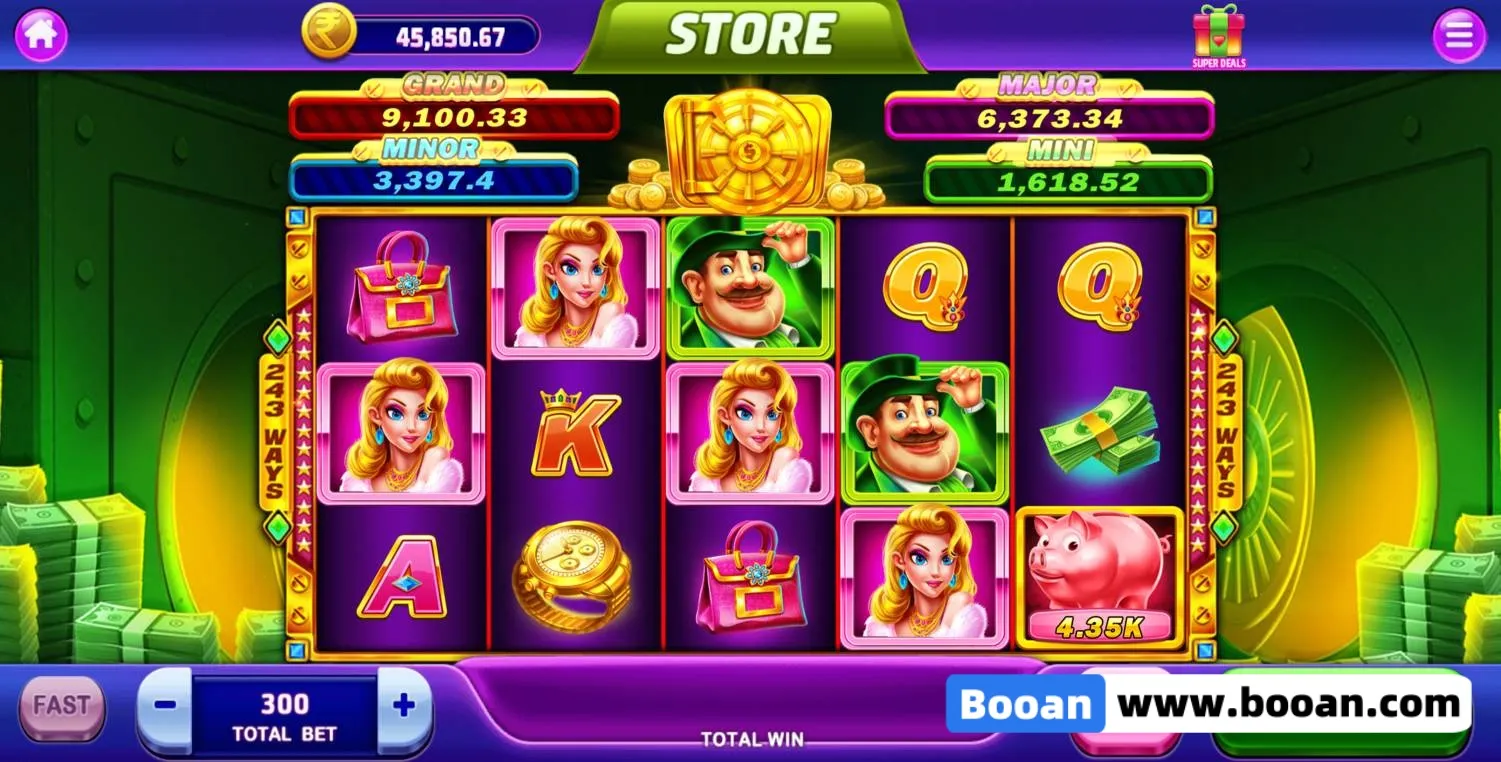Decrease total bet with minus button
The width and height of the screenshot is (1501, 762).
click(166, 706)
